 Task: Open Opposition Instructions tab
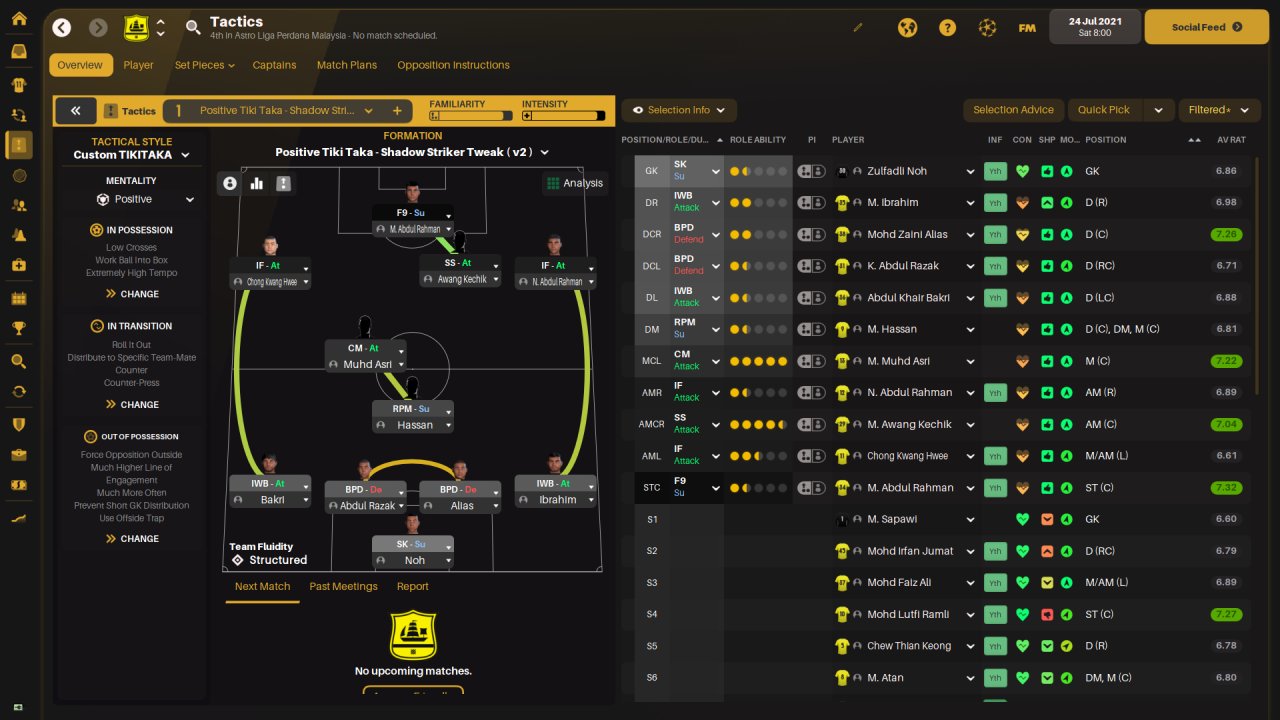tap(453, 65)
